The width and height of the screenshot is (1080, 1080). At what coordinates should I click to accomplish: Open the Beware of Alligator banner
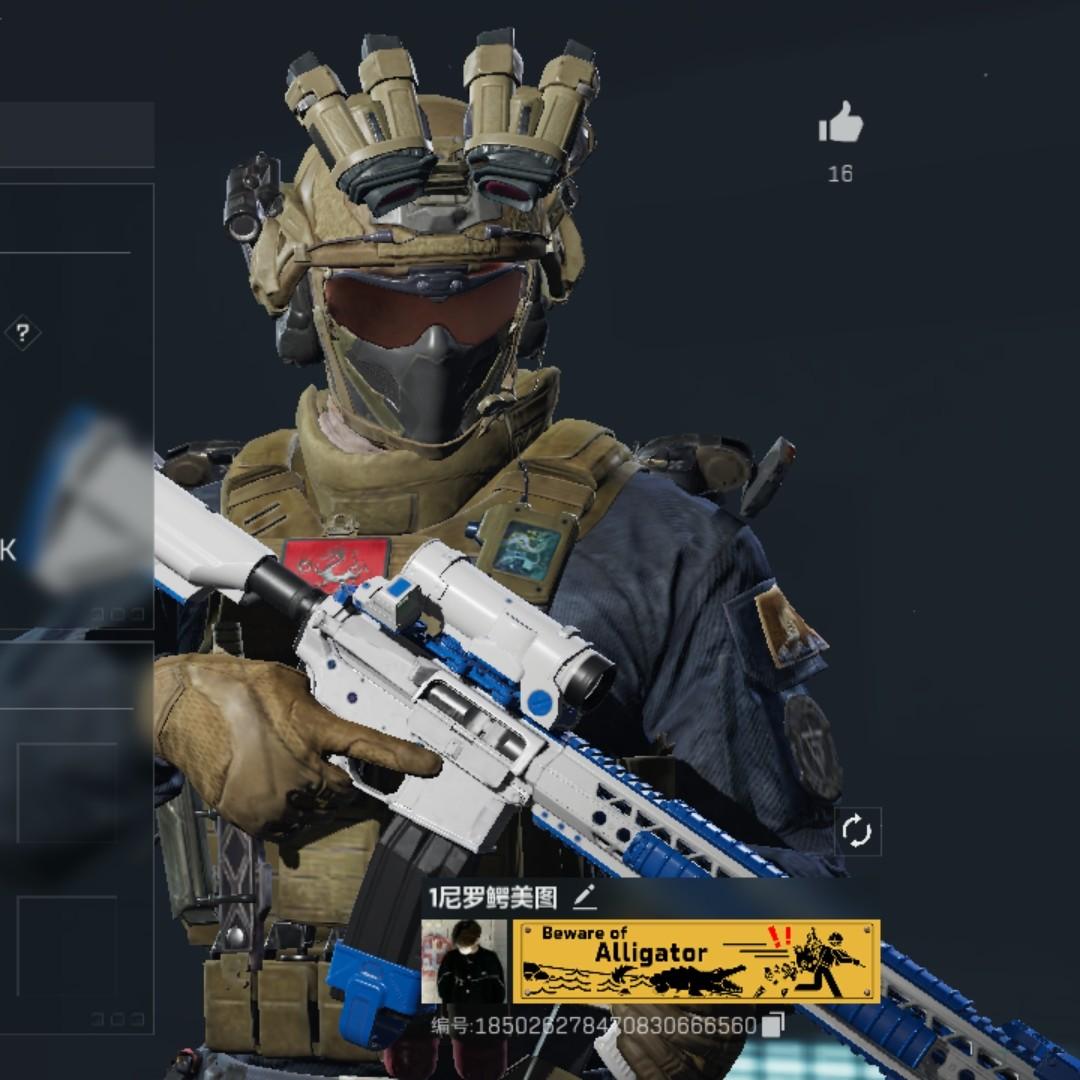point(696,961)
